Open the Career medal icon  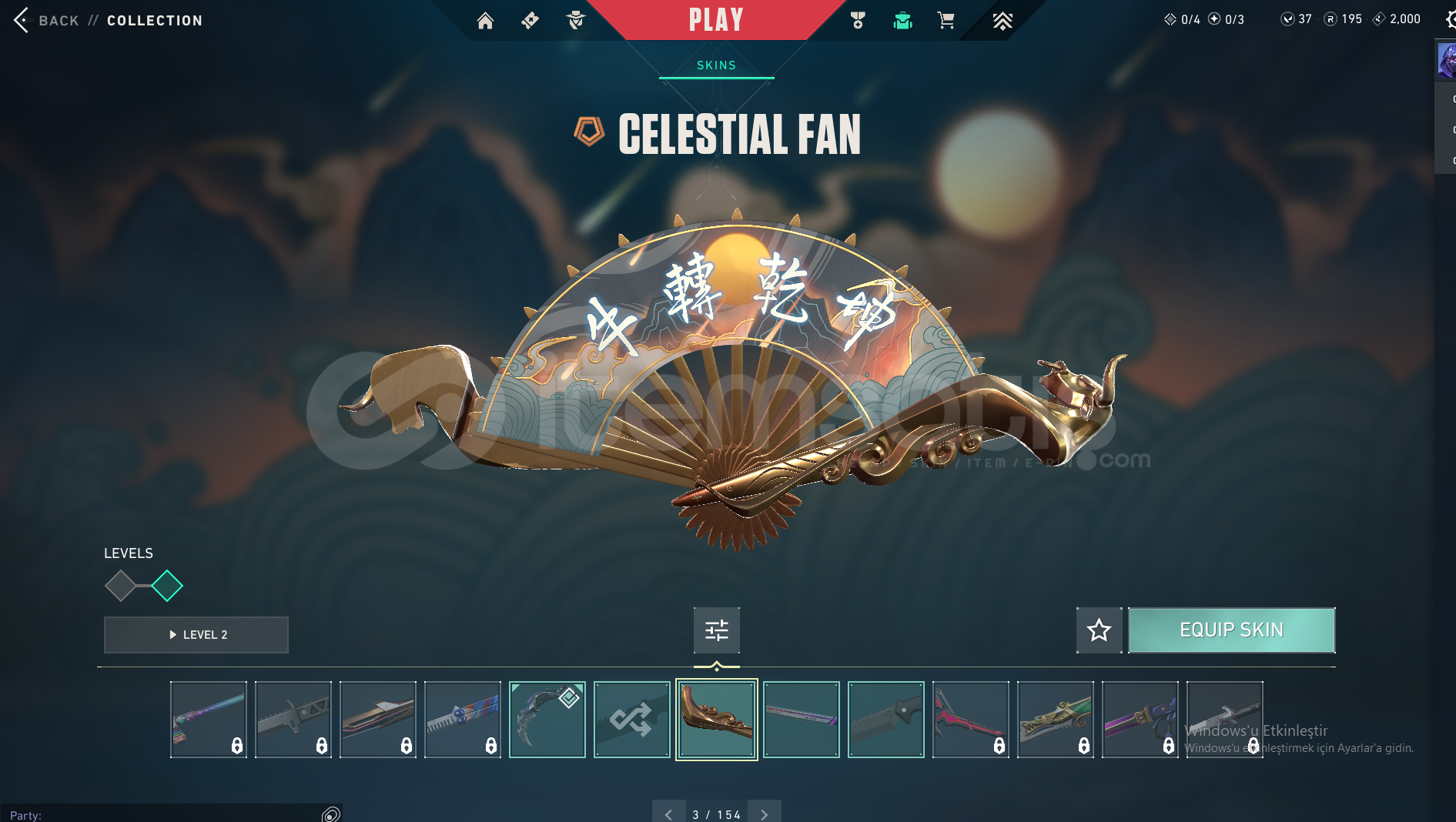pyautogui.click(x=858, y=21)
